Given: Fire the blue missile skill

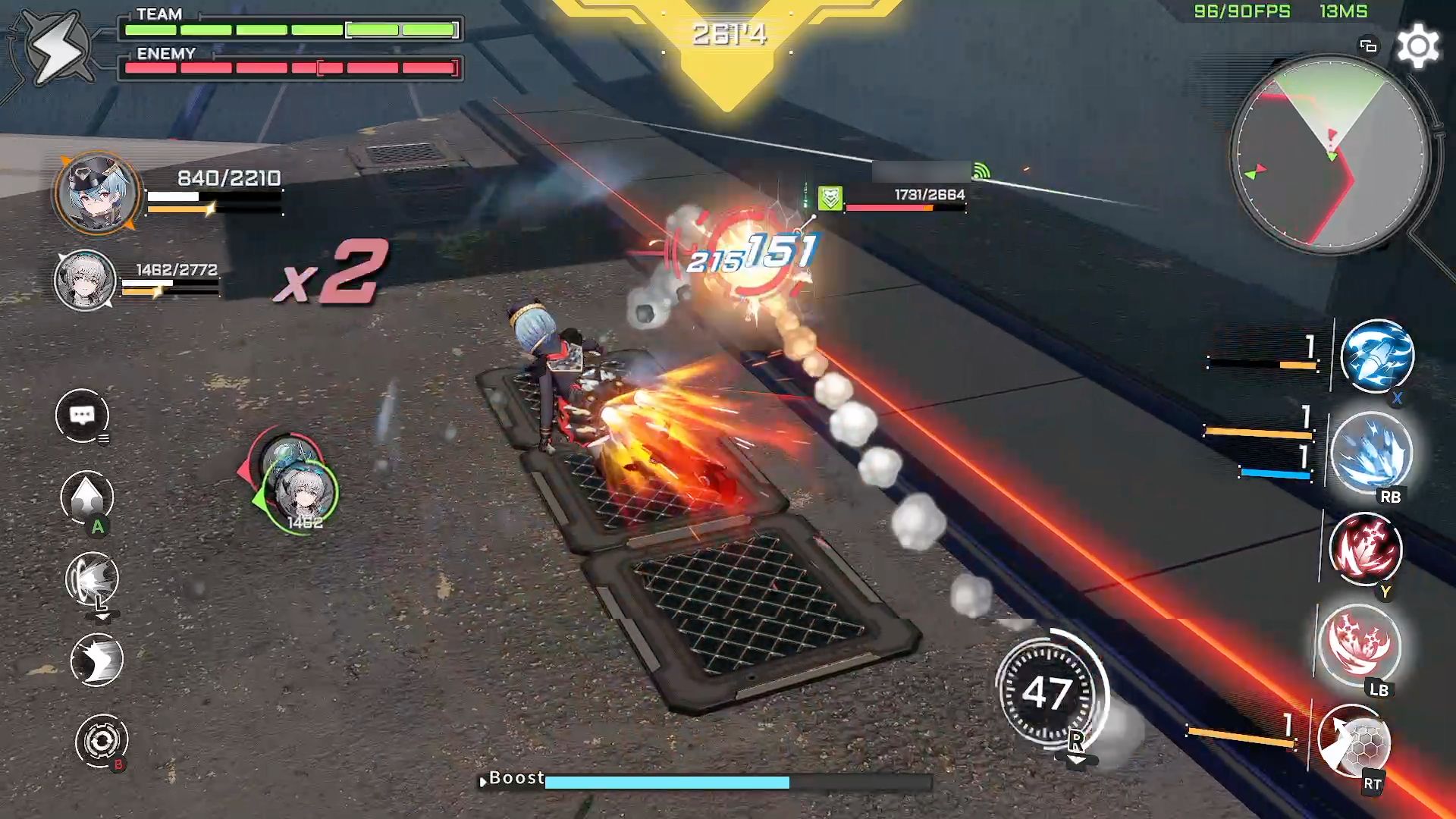Looking at the screenshot, I should pos(1377,356).
